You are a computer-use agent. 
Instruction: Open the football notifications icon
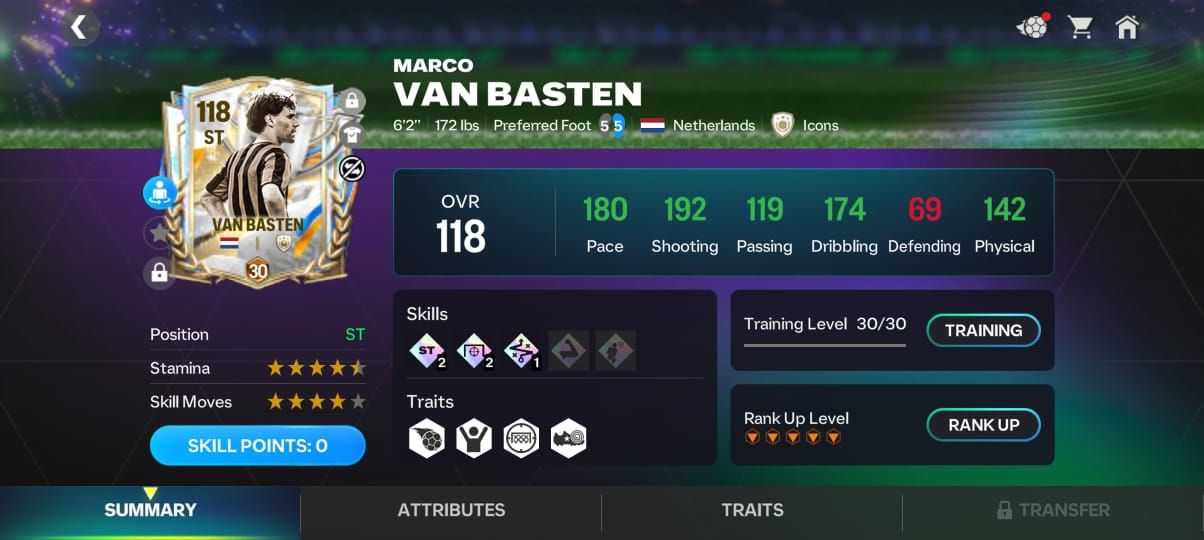[1032, 27]
